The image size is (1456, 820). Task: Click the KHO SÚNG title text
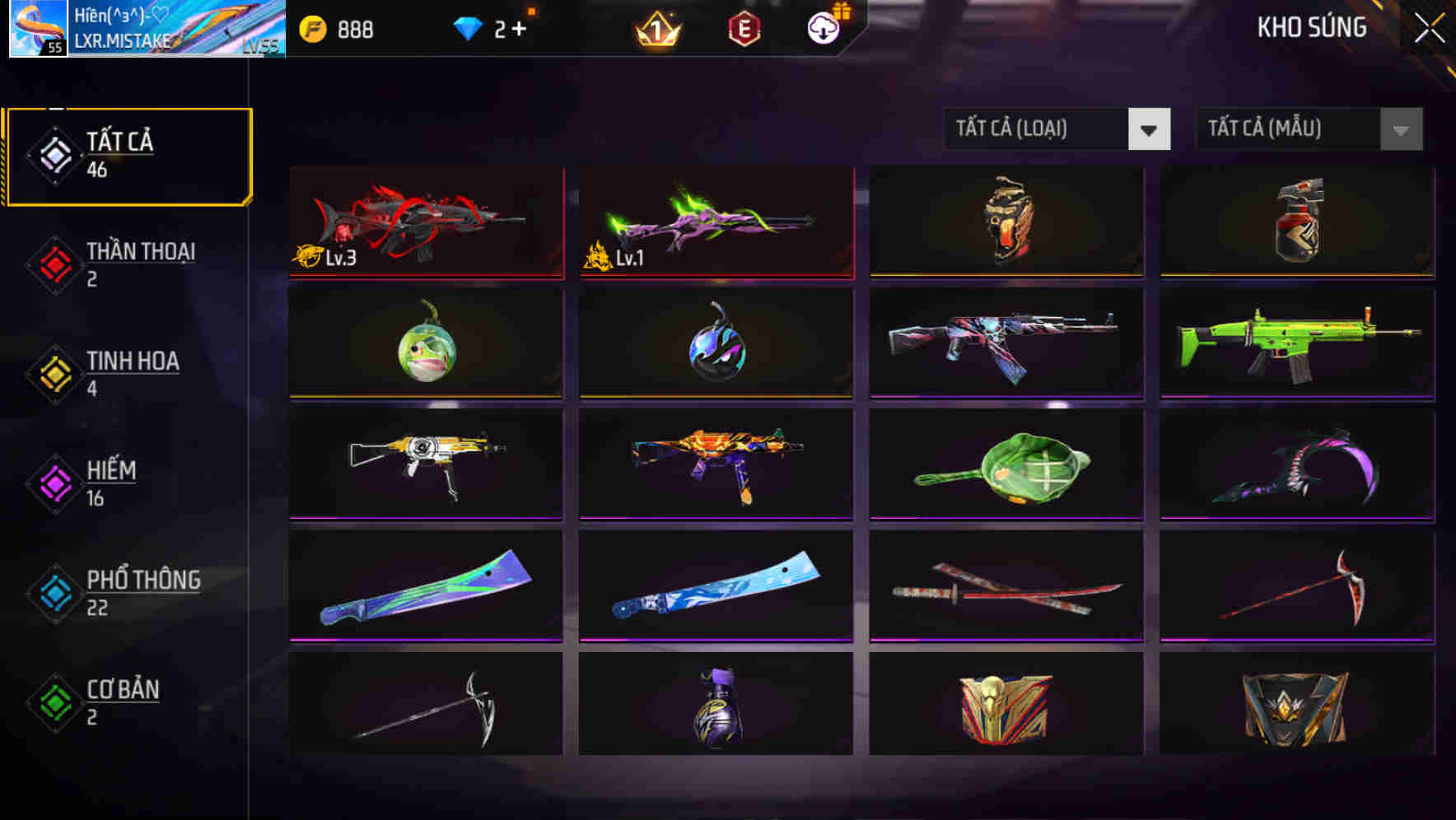(1310, 27)
